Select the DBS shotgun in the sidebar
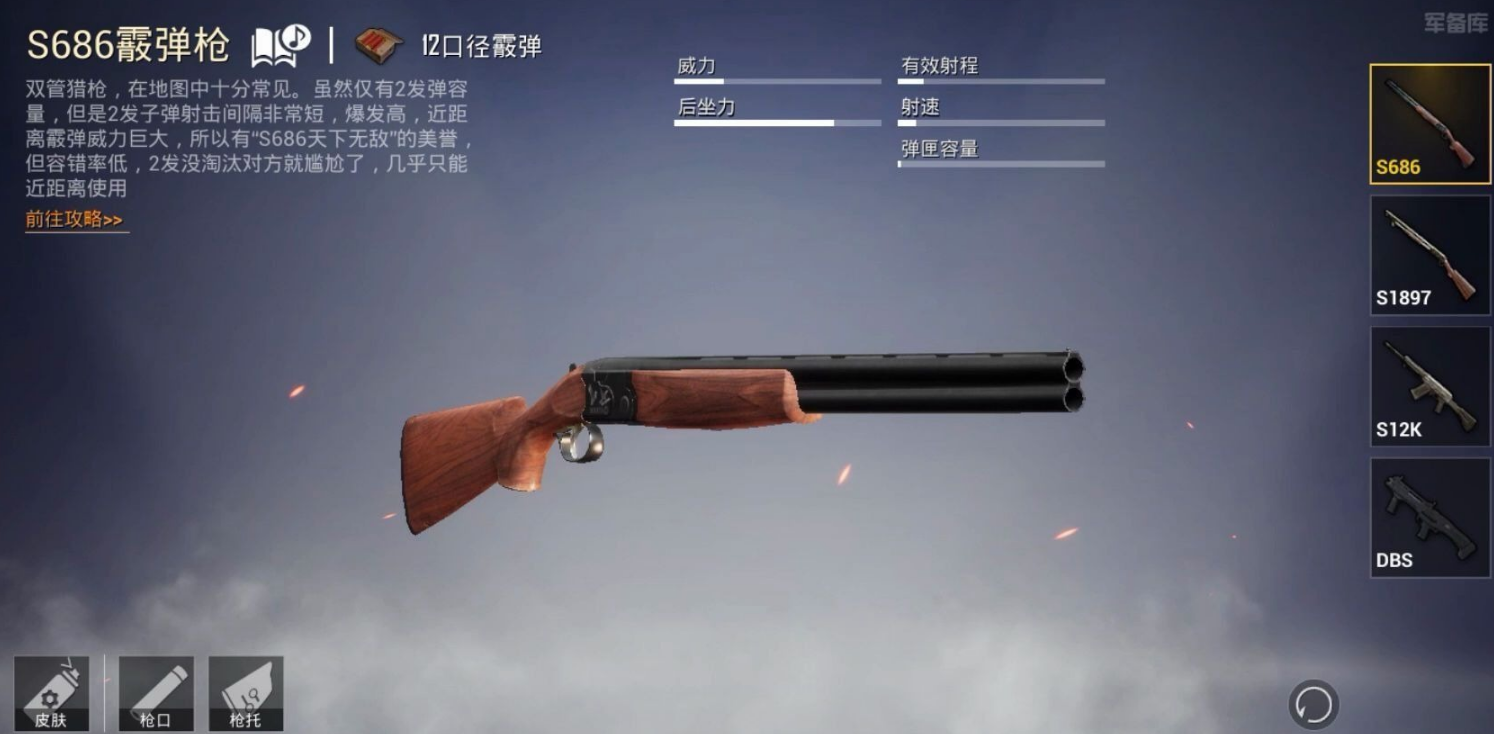Viewport: 1494px width, 734px height. point(1429,518)
